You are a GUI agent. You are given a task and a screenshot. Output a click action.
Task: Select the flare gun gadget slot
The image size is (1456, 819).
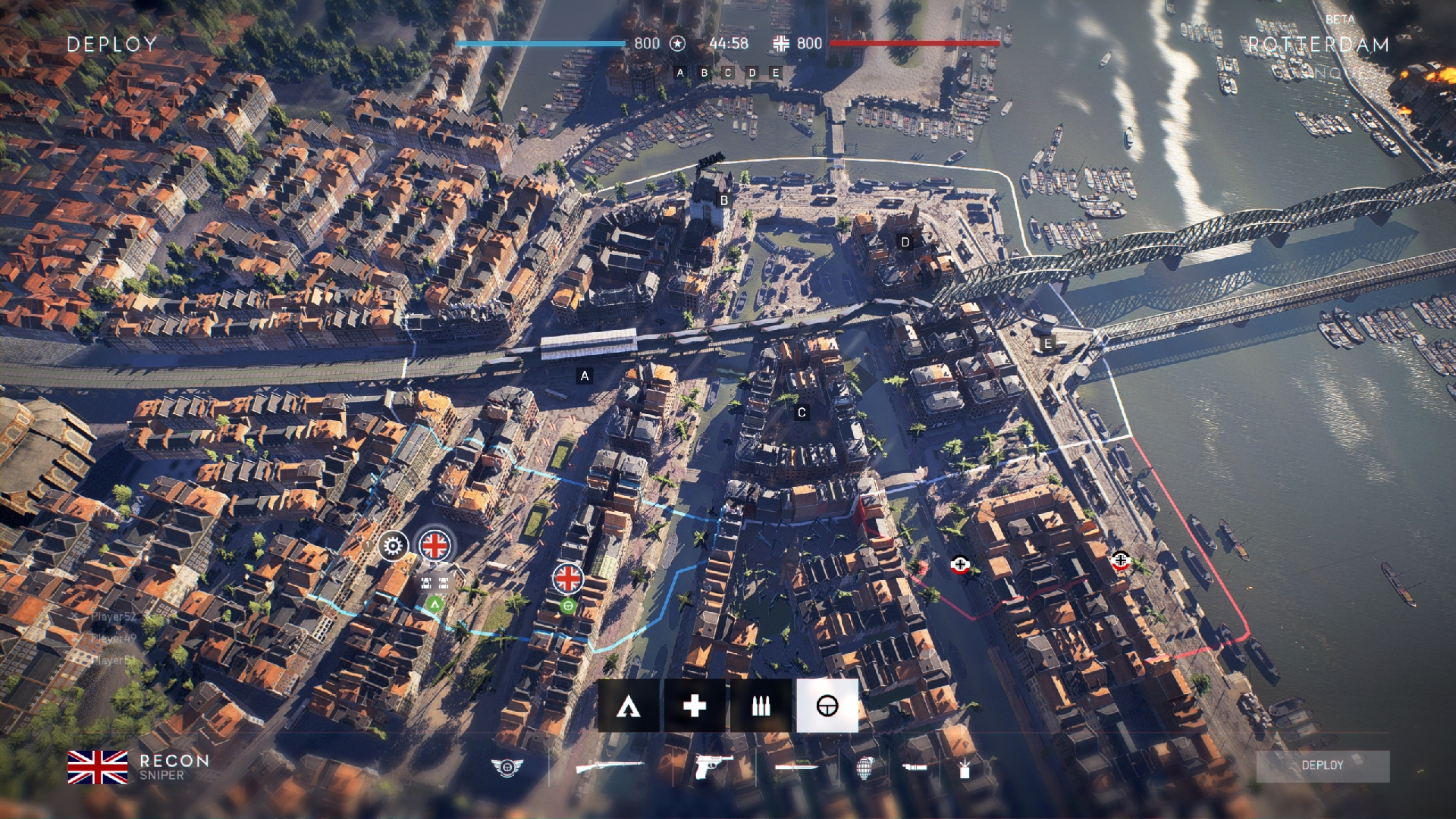[x=915, y=767]
